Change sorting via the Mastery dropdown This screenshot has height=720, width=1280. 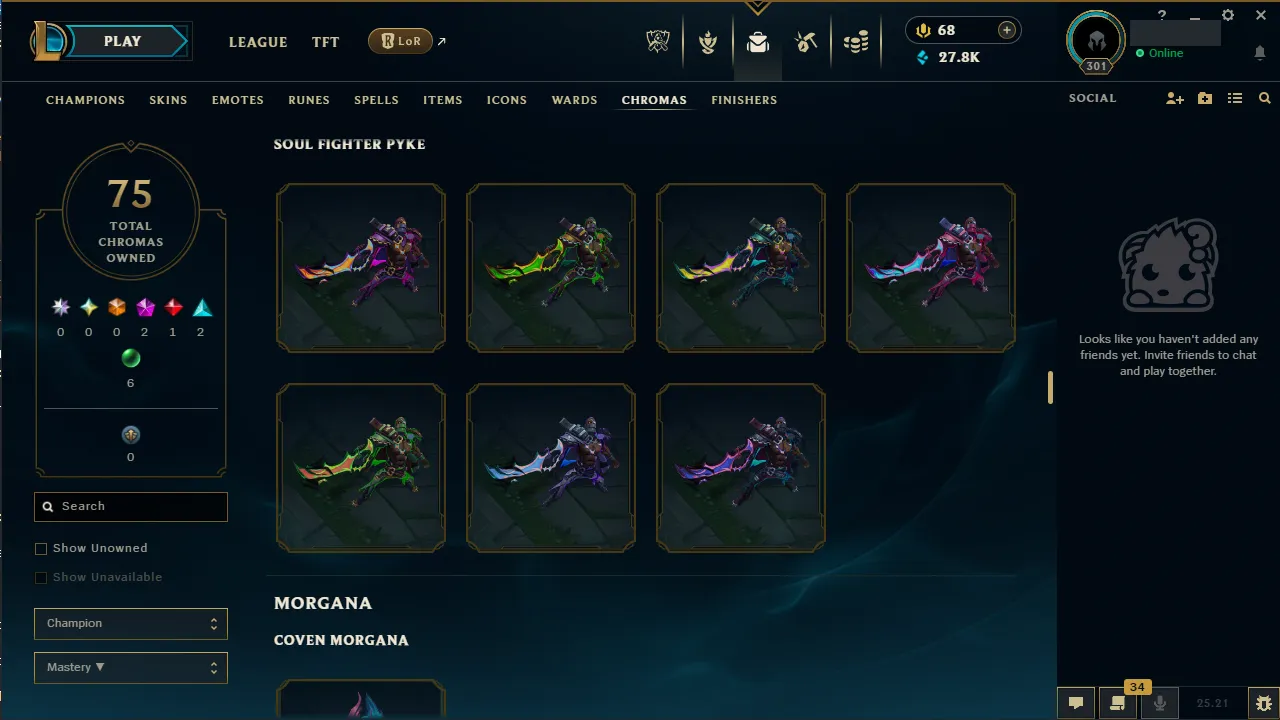130,667
